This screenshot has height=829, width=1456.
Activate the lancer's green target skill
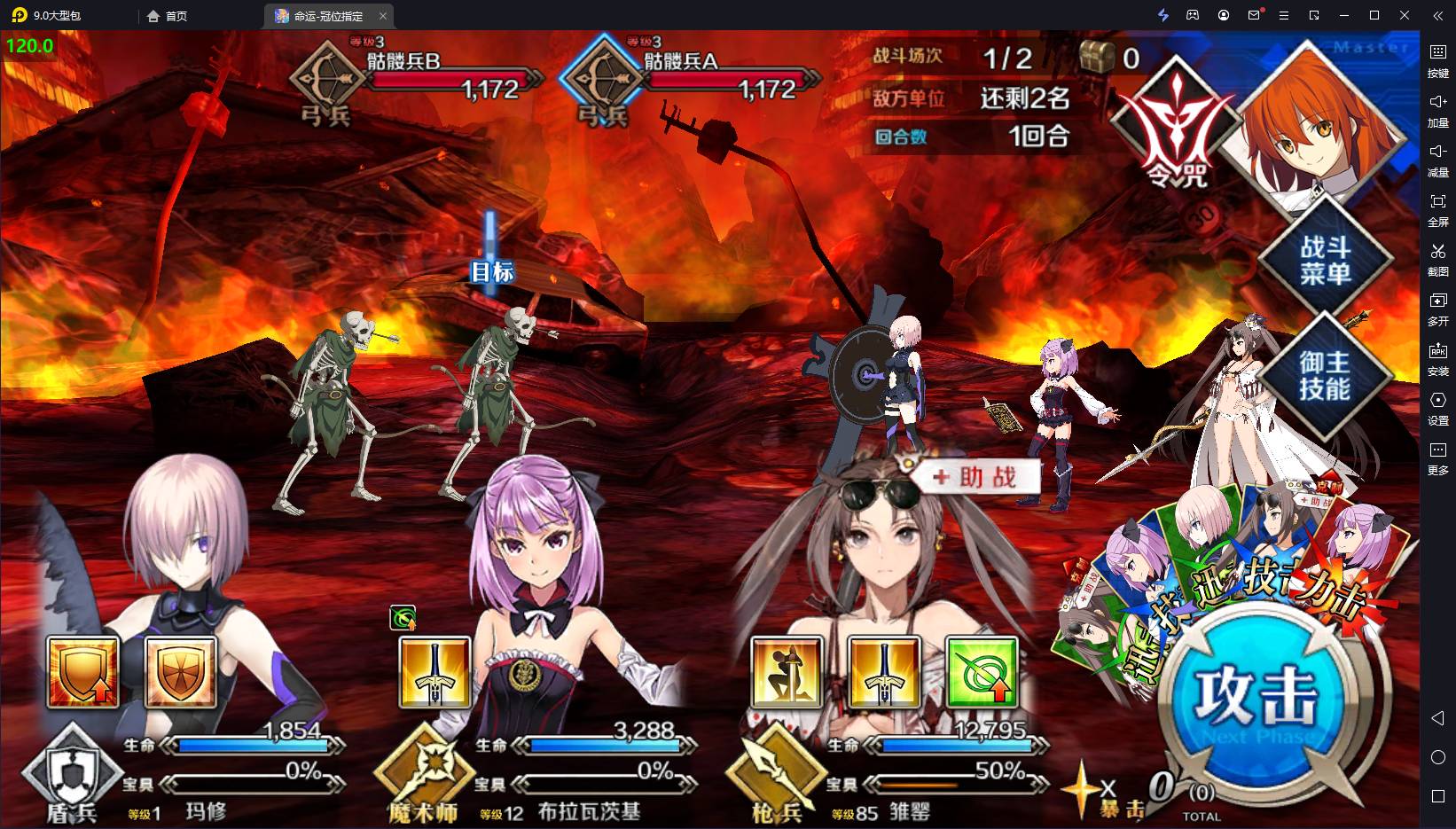coord(982,673)
